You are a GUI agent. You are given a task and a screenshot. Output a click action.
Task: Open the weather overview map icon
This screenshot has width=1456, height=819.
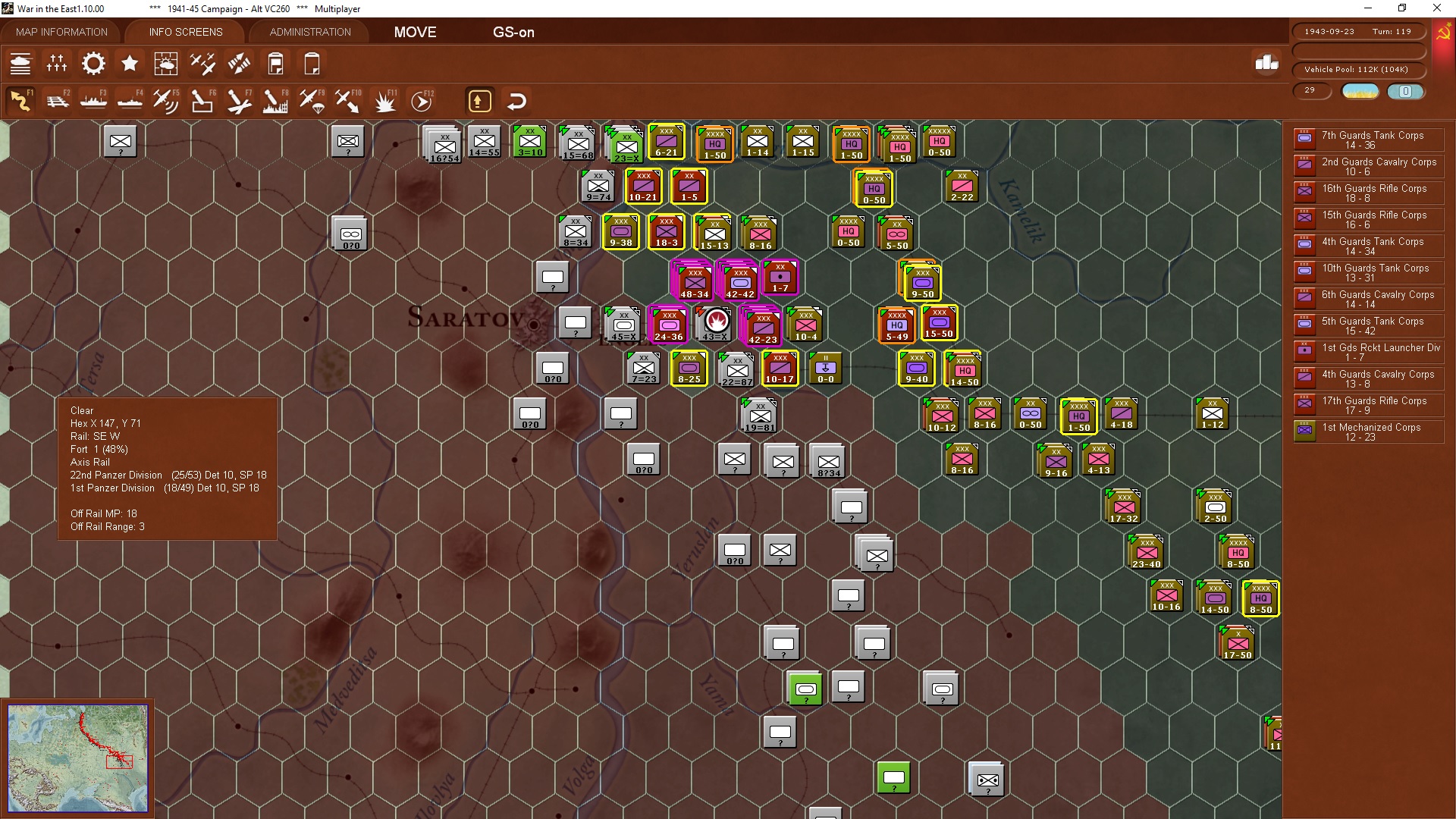coord(166,64)
